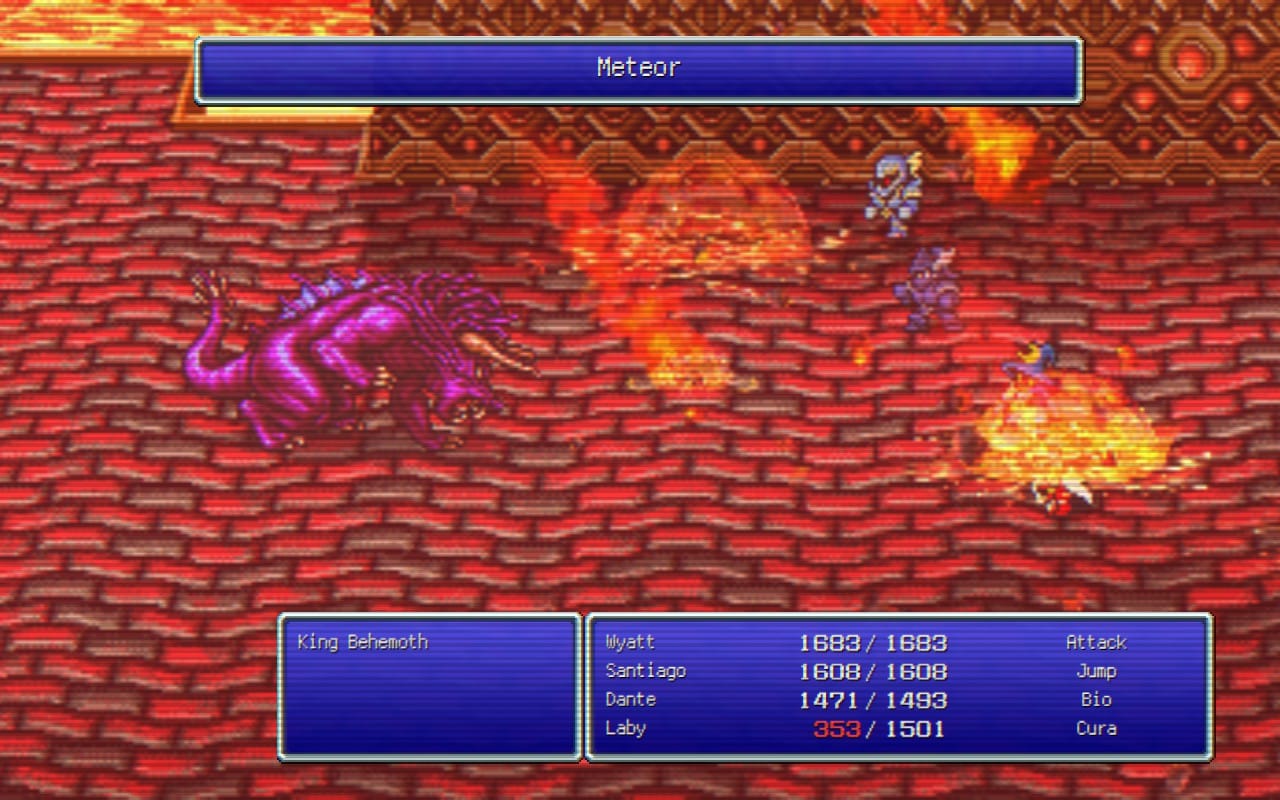Select Santiago's party row
The width and height of the screenshot is (1280, 800).
645,671
